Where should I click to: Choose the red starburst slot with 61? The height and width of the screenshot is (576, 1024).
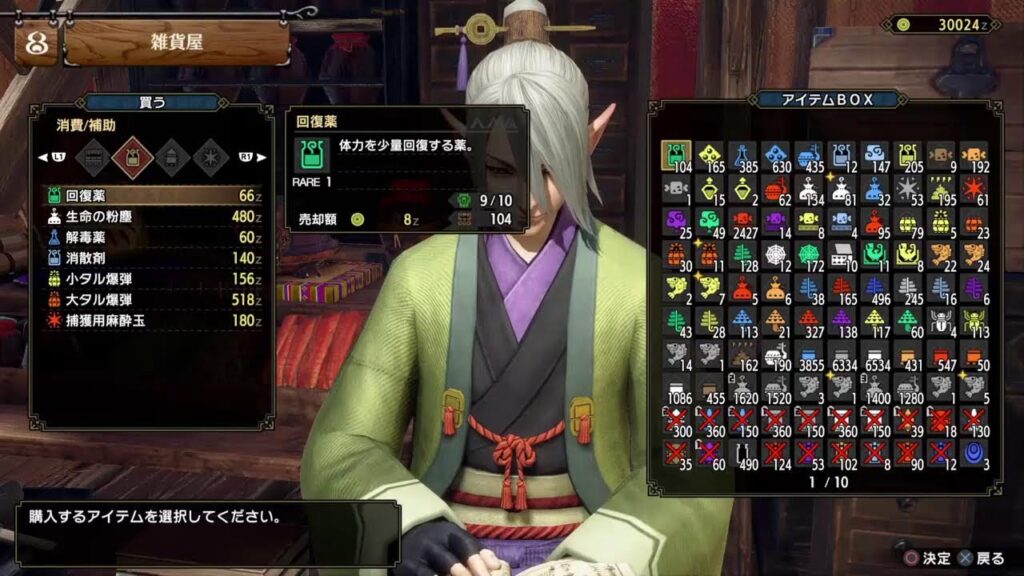tap(974, 188)
